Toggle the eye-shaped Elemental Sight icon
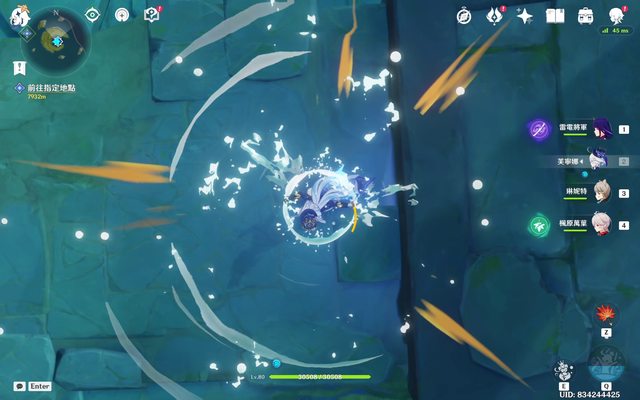The height and width of the screenshot is (400, 640). pyautogui.click(x=93, y=15)
